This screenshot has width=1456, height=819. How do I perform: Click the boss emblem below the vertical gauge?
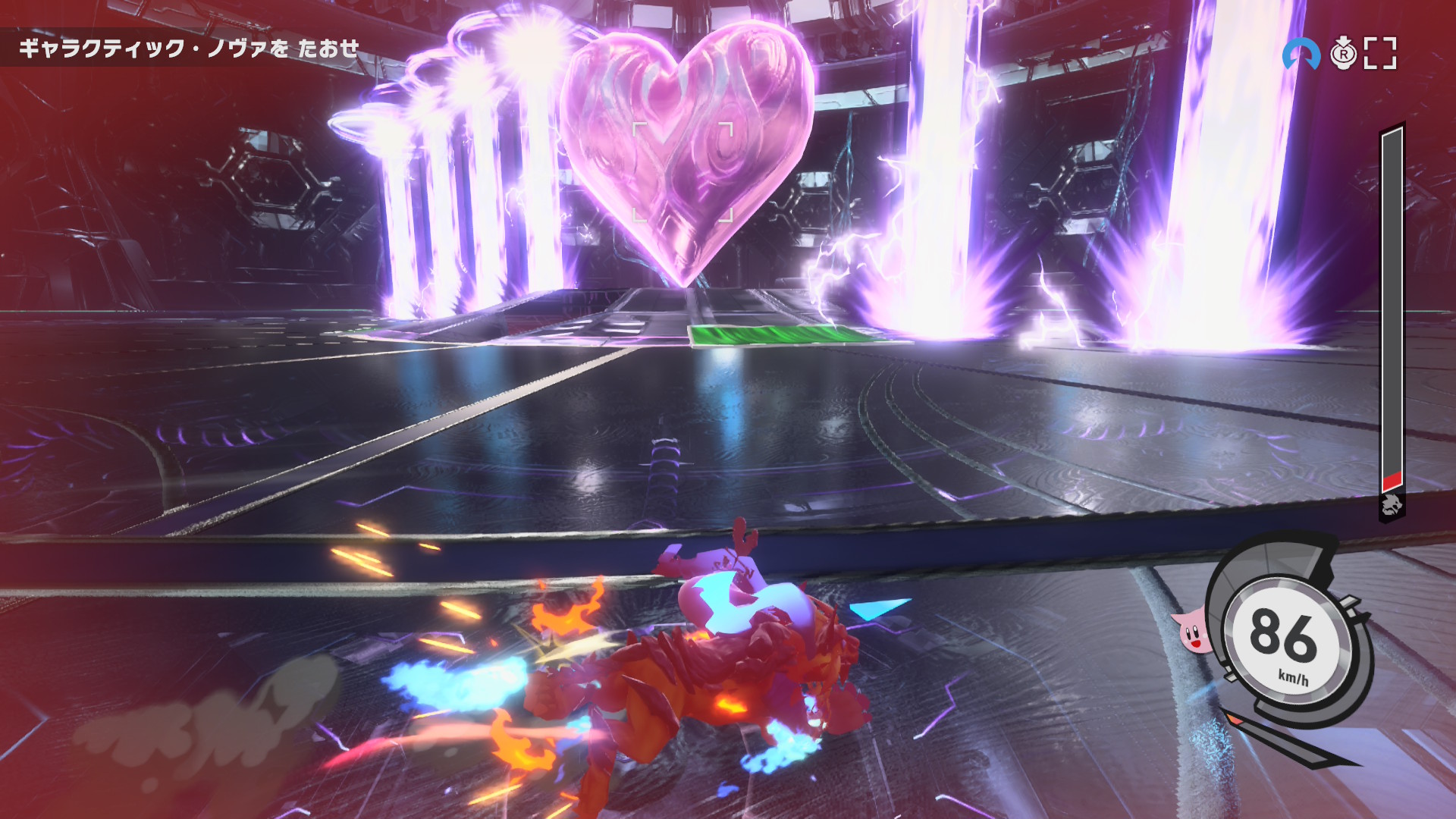1392,505
